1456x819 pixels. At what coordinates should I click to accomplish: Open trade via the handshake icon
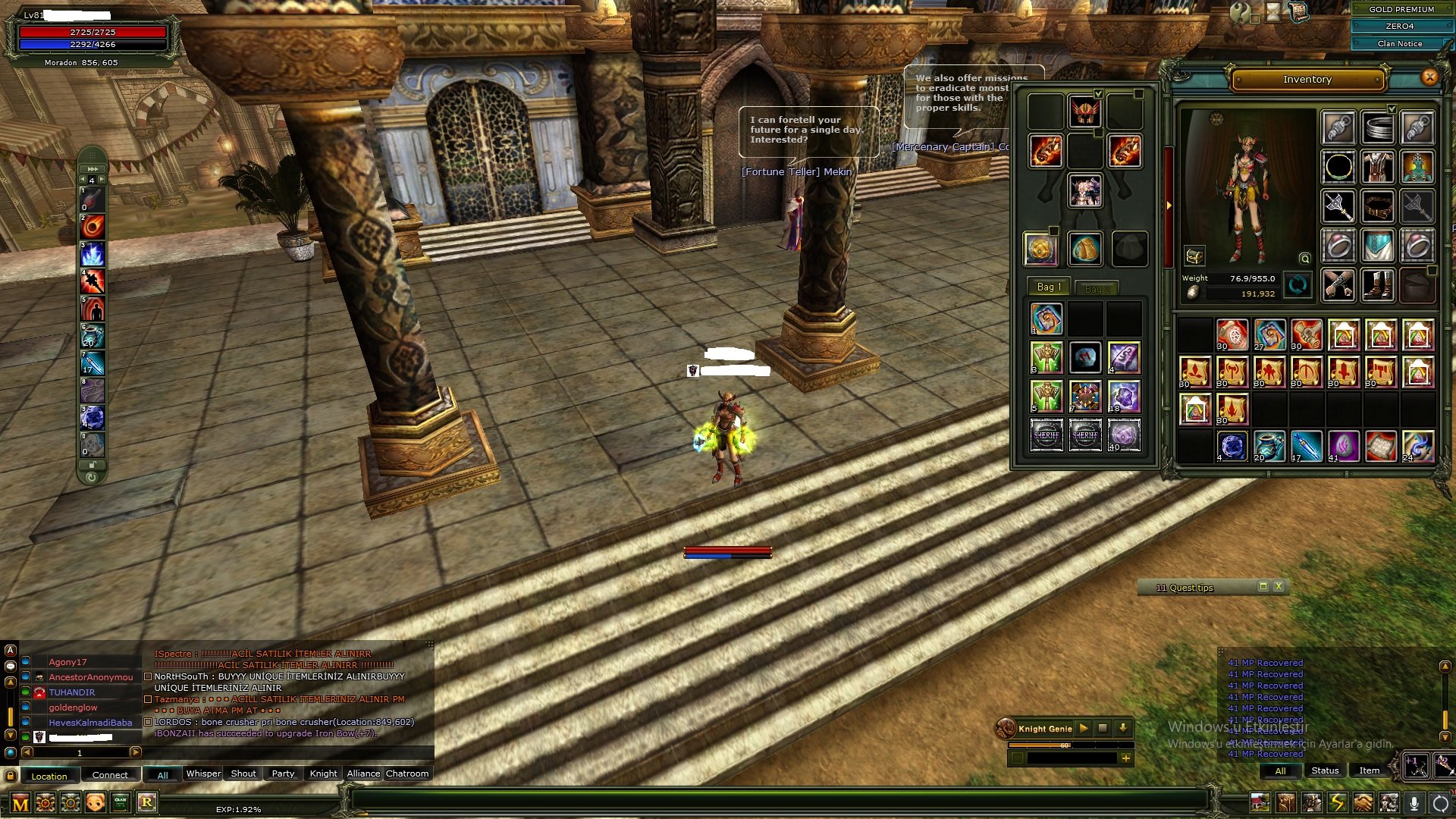coord(1362,803)
